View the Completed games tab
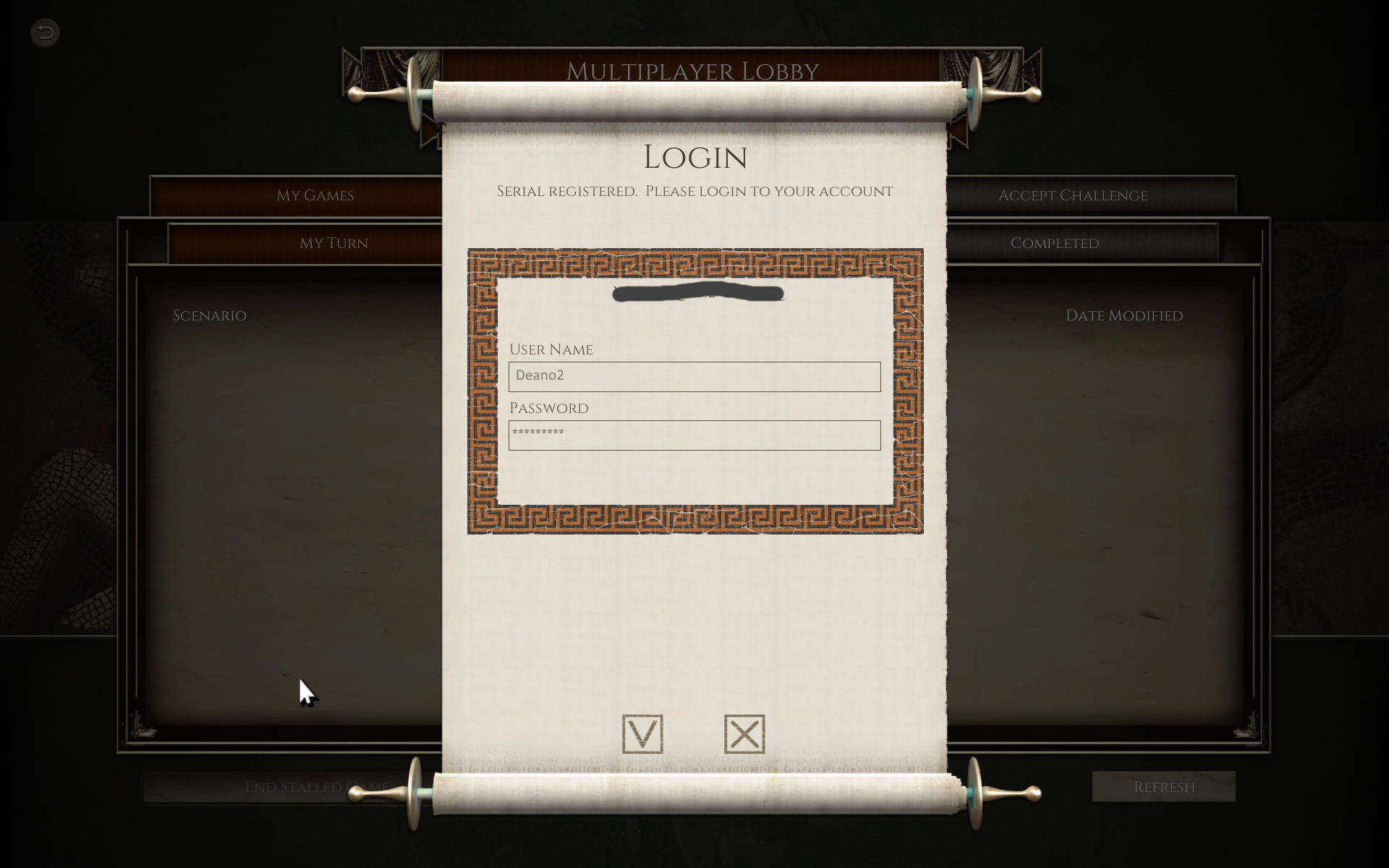This screenshot has width=1389, height=868. (1055, 243)
